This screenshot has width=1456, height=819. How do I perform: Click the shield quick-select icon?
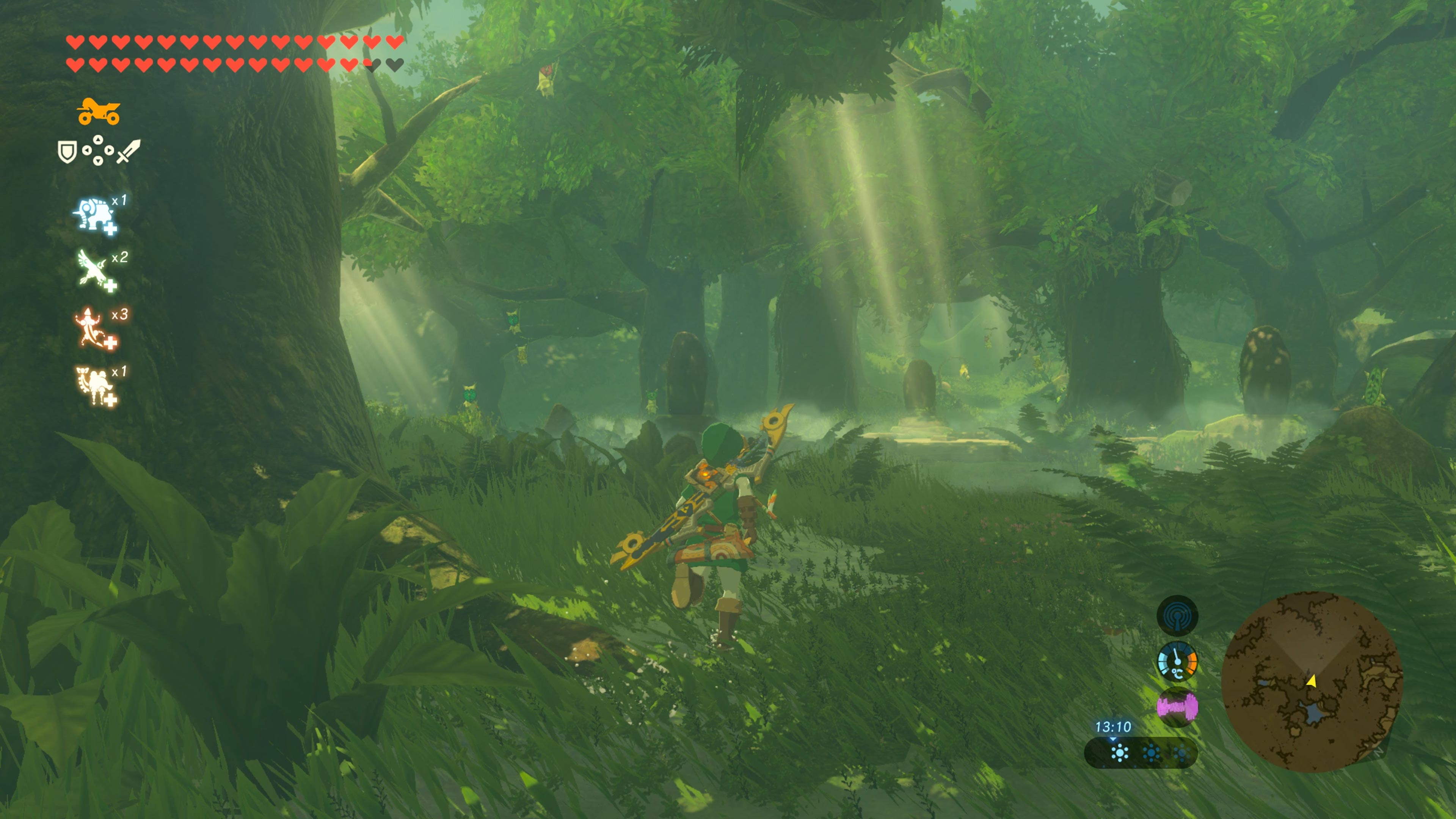[x=67, y=152]
